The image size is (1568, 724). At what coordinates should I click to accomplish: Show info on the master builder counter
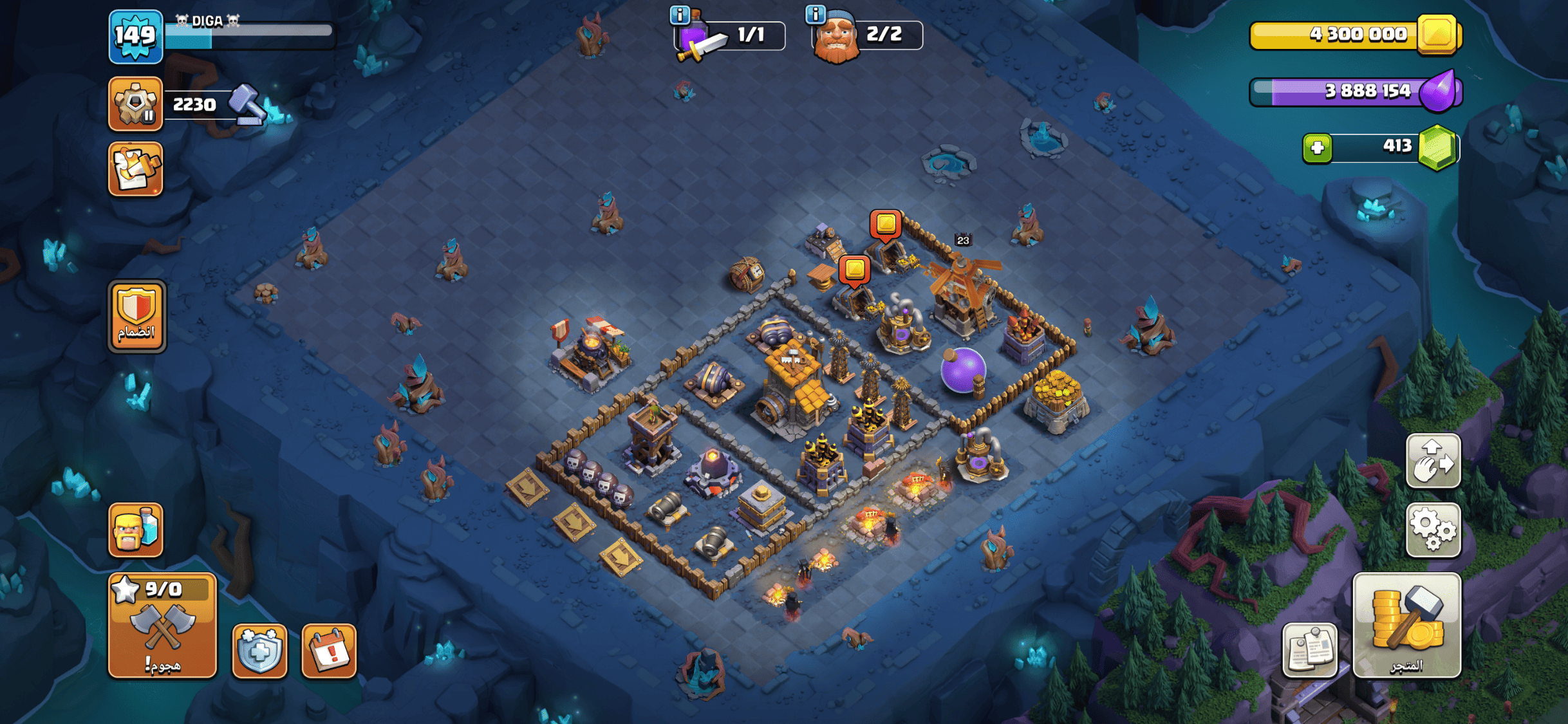[x=816, y=14]
